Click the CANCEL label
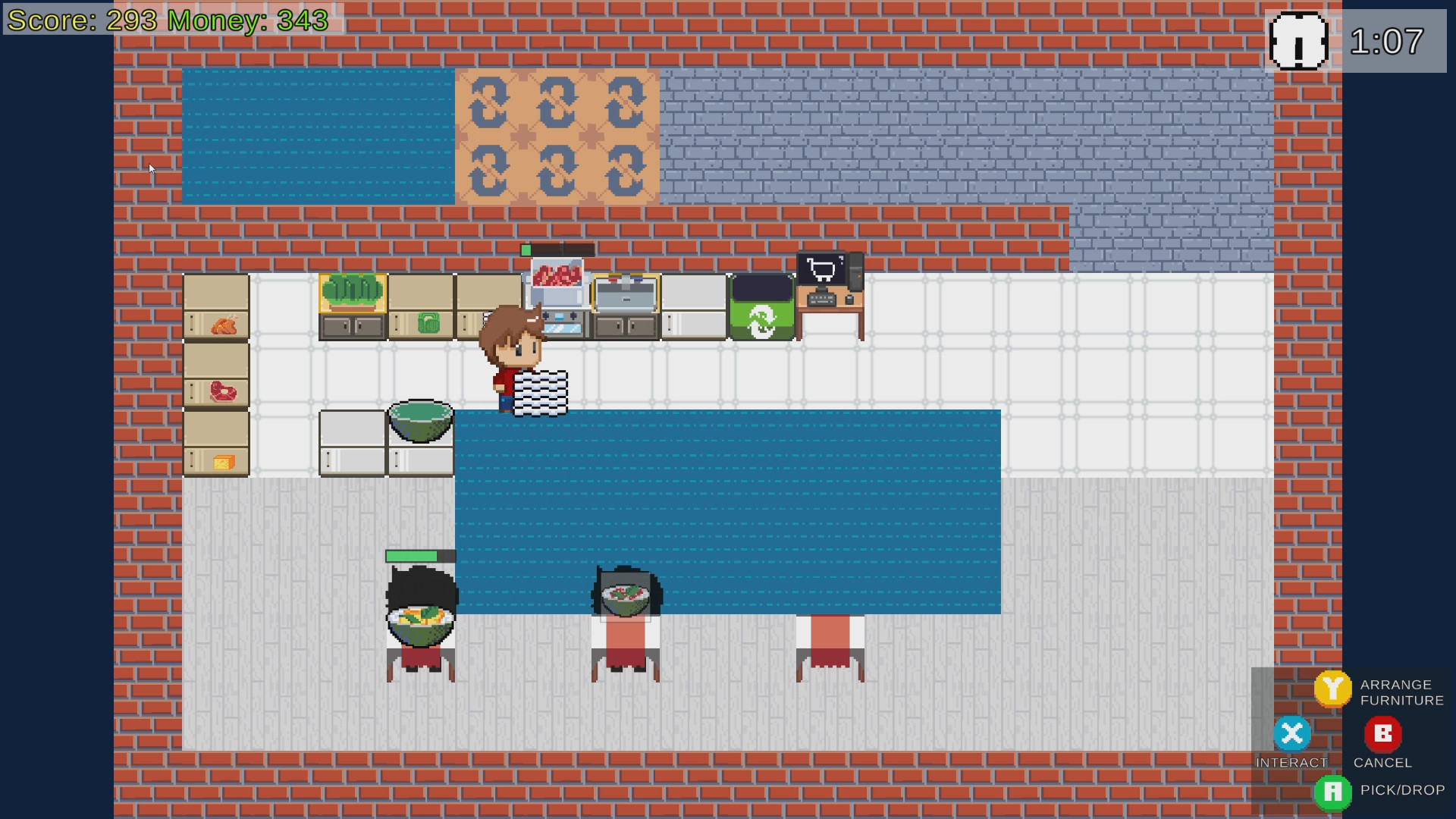Viewport: 1456px width, 819px height. point(1382,764)
